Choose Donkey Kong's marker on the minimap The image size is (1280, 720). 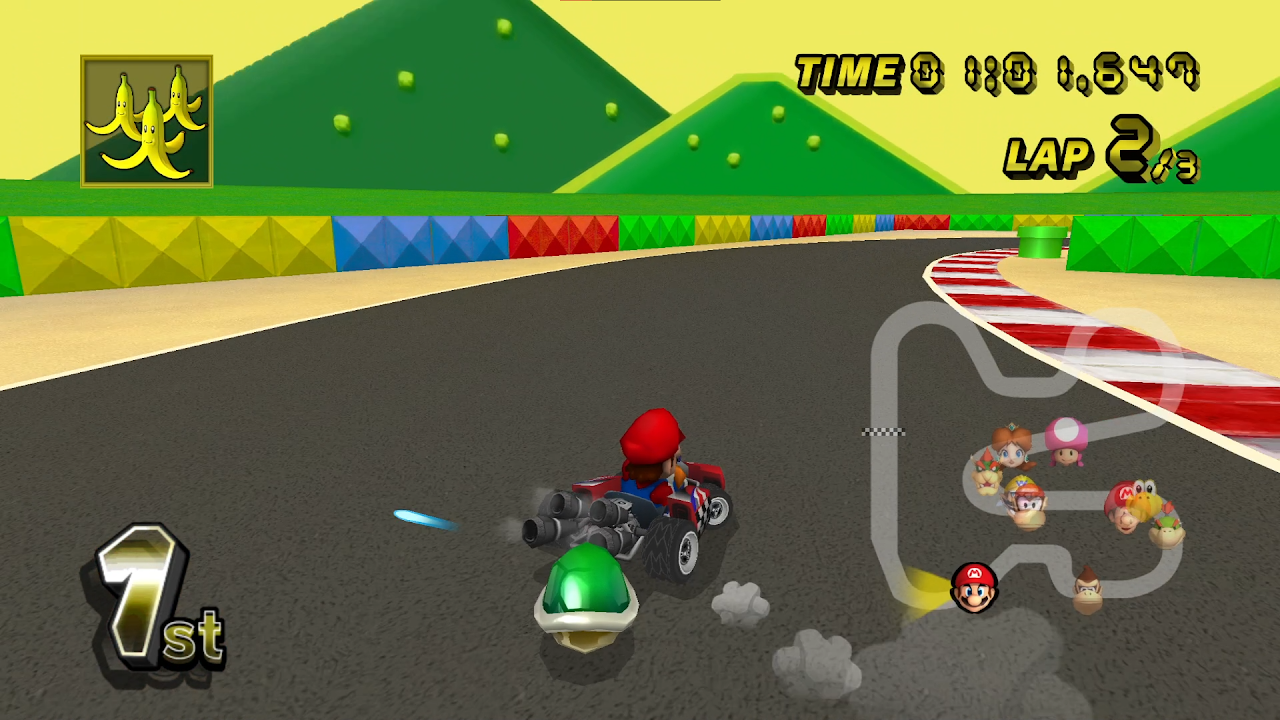tap(1088, 588)
